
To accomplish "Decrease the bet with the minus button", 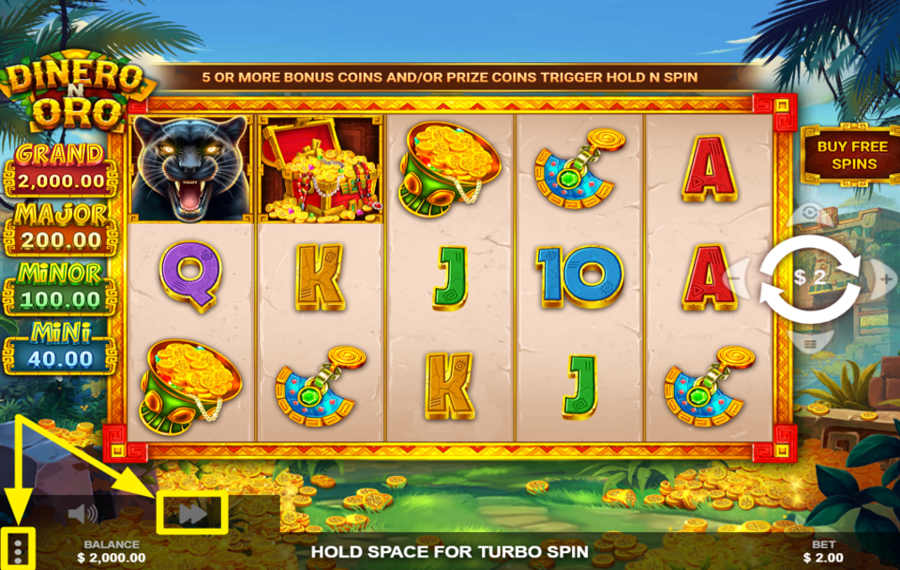I will point(733,277).
